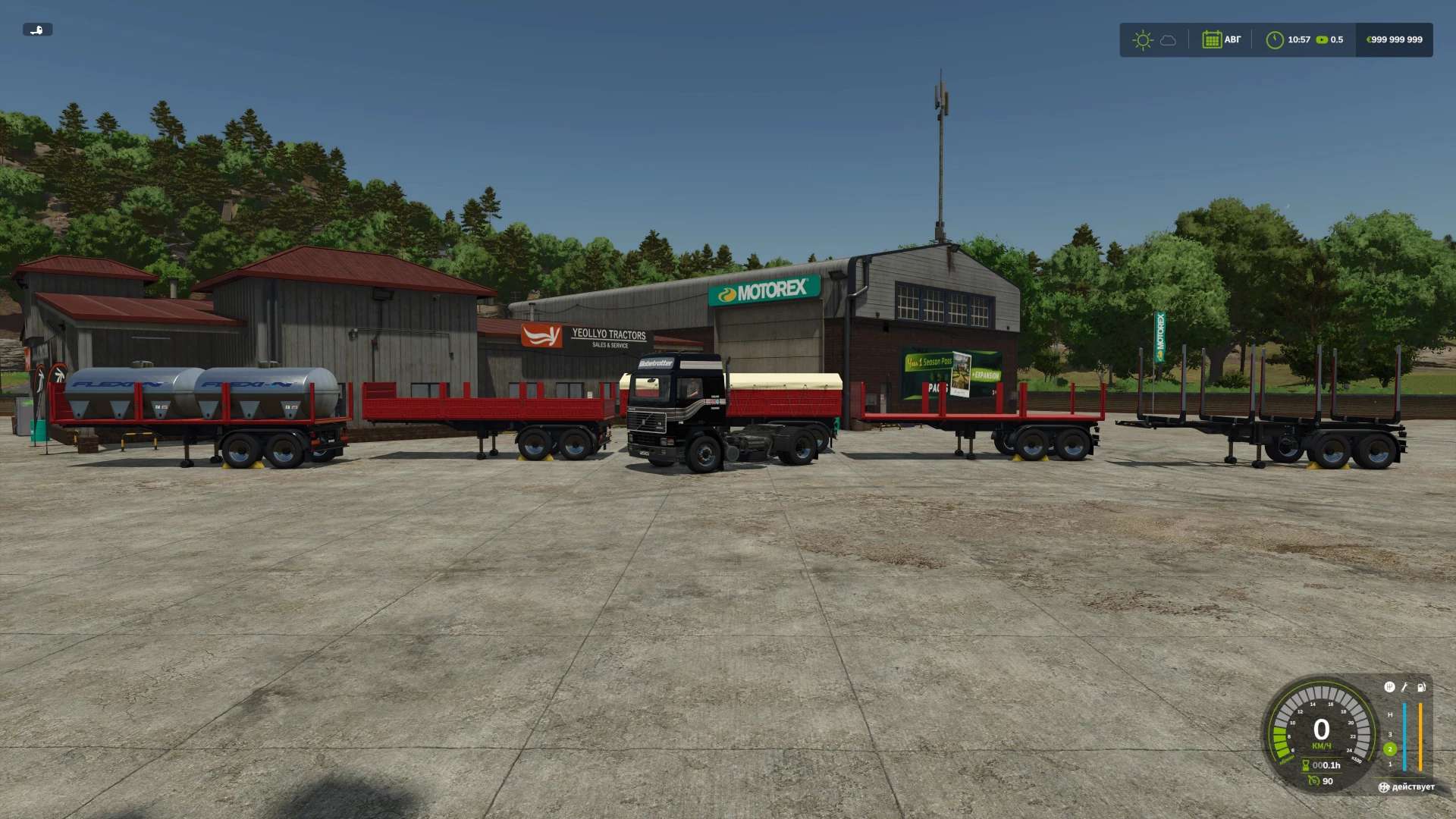Click the green clock icon
The width and height of the screenshot is (1456, 819).
tap(1274, 40)
